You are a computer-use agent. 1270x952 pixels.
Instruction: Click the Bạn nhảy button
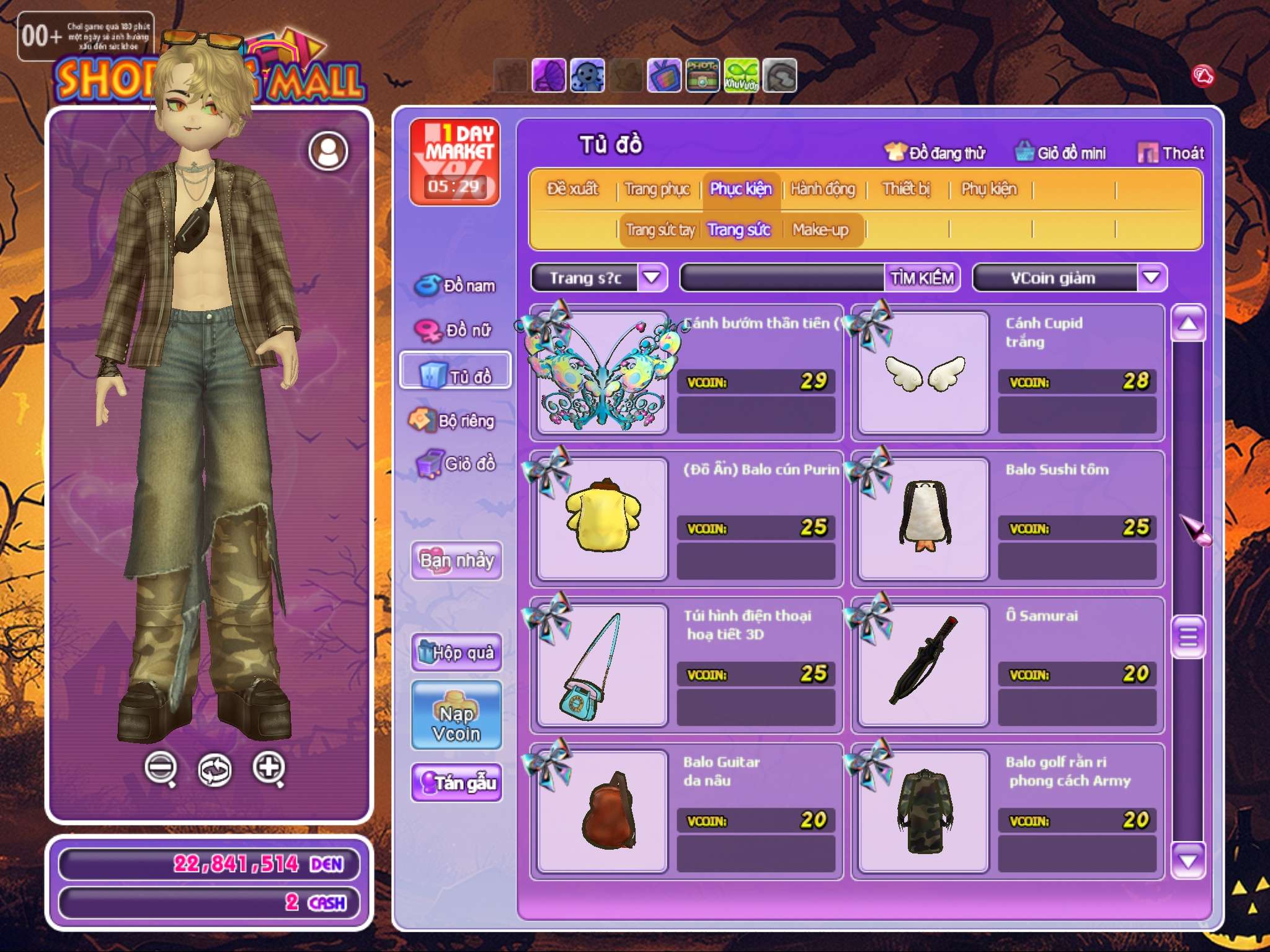coord(456,561)
